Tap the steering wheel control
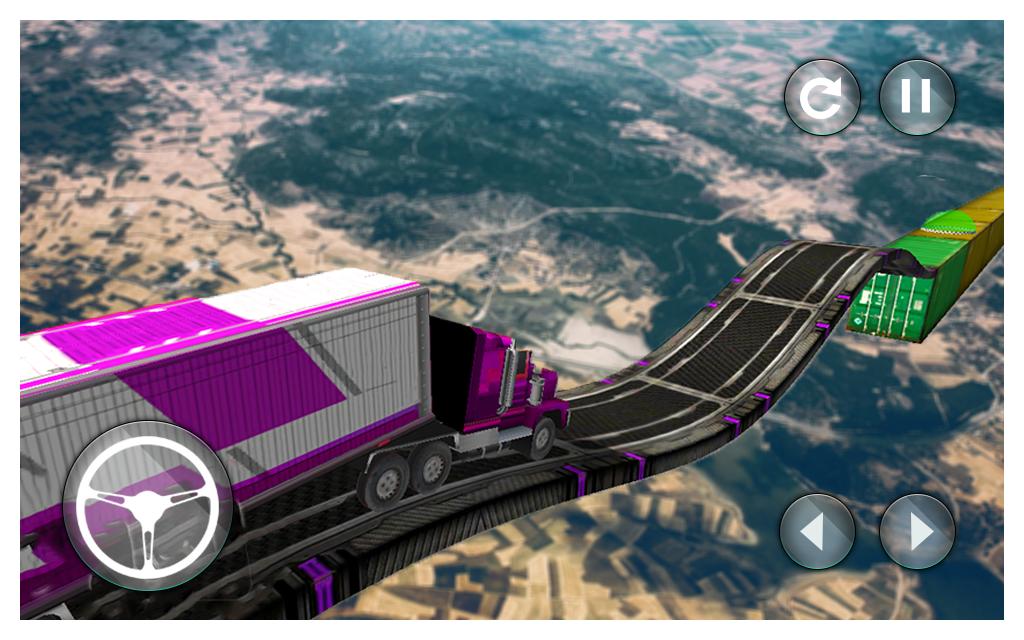The image size is (1024, 640). tap(148, 506)
